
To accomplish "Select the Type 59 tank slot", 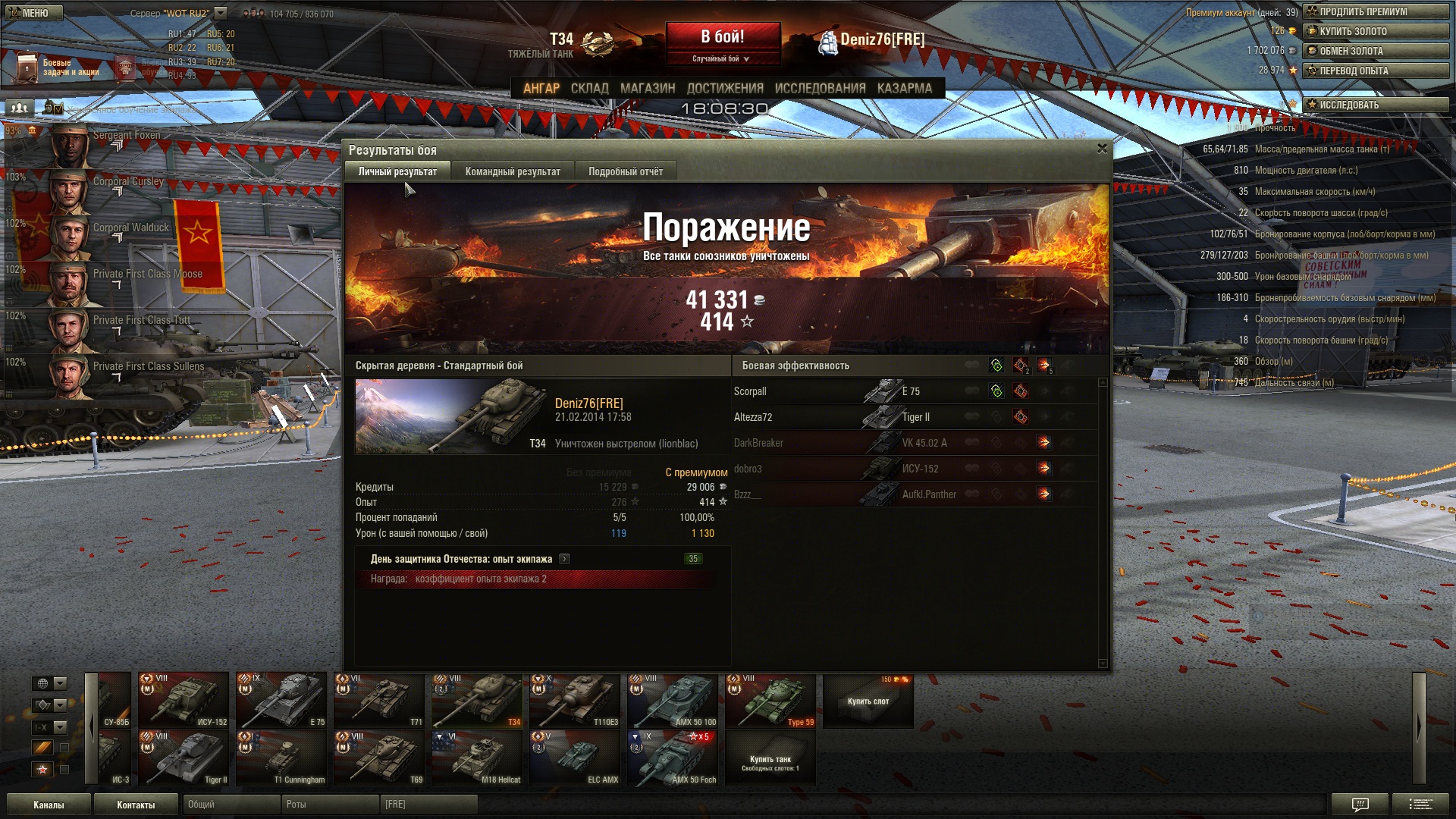I will point(770,700).
